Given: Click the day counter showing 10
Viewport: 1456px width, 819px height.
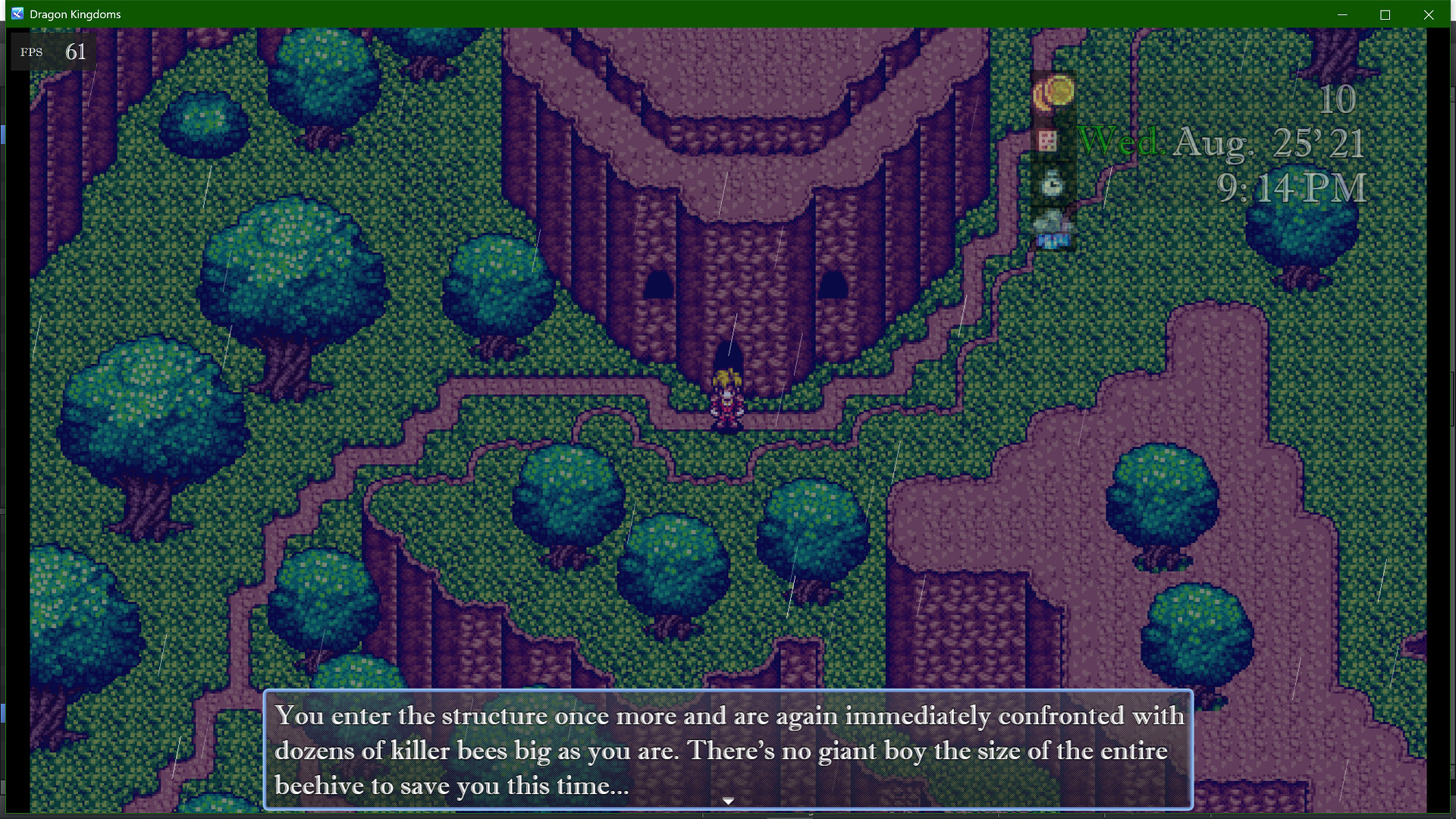Looking at the screenshot, I should coord(1339,99).
